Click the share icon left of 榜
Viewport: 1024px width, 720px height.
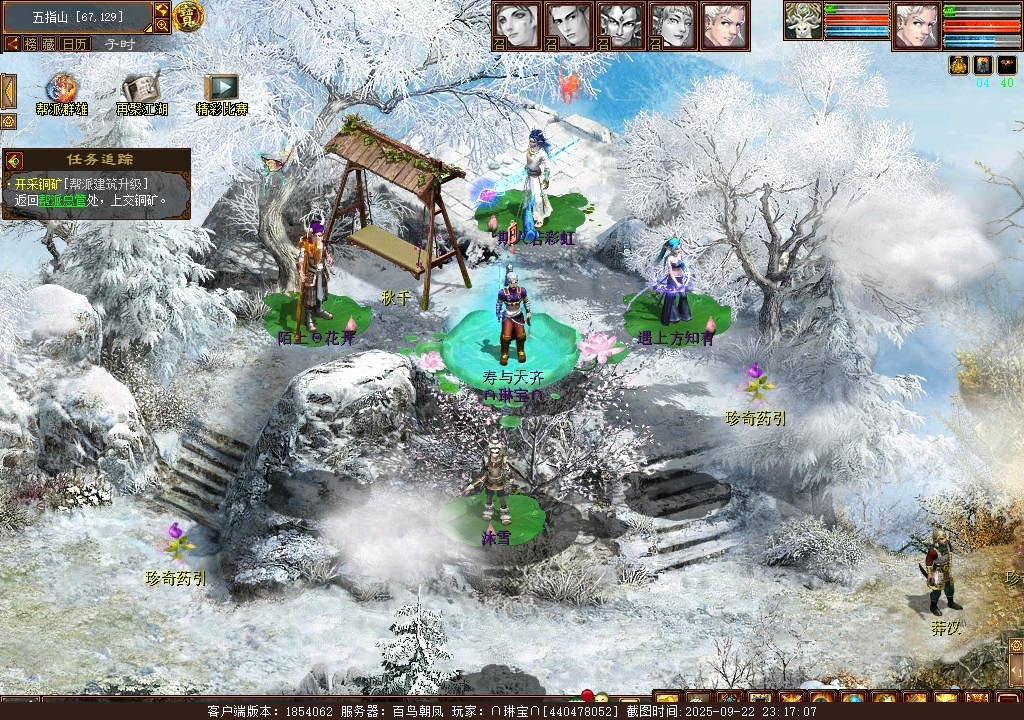pos(12,44)
